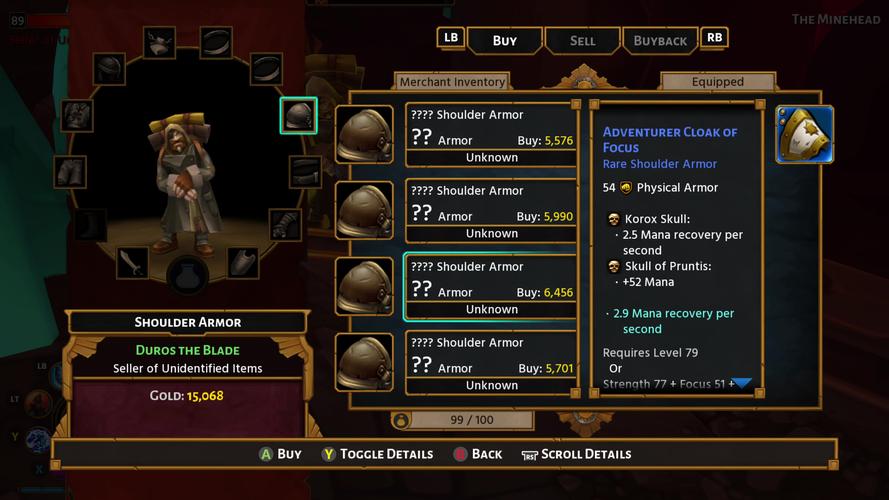This screenshot has width=889, height=500.
Task: Choose the sword weapon category slot
Action: (x=132, y=263)
